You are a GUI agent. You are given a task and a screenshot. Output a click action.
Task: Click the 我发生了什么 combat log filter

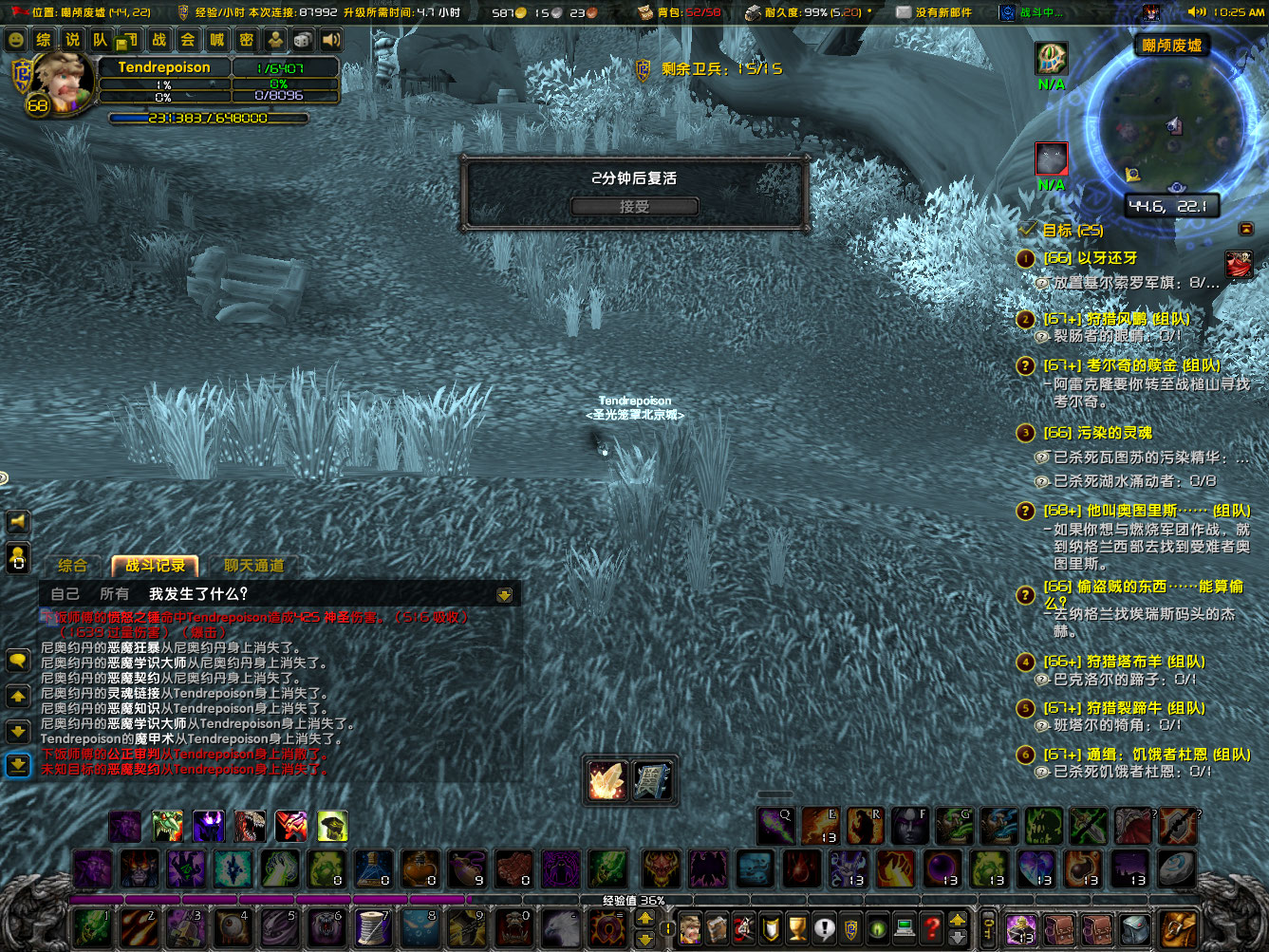(x=197, y=592)
